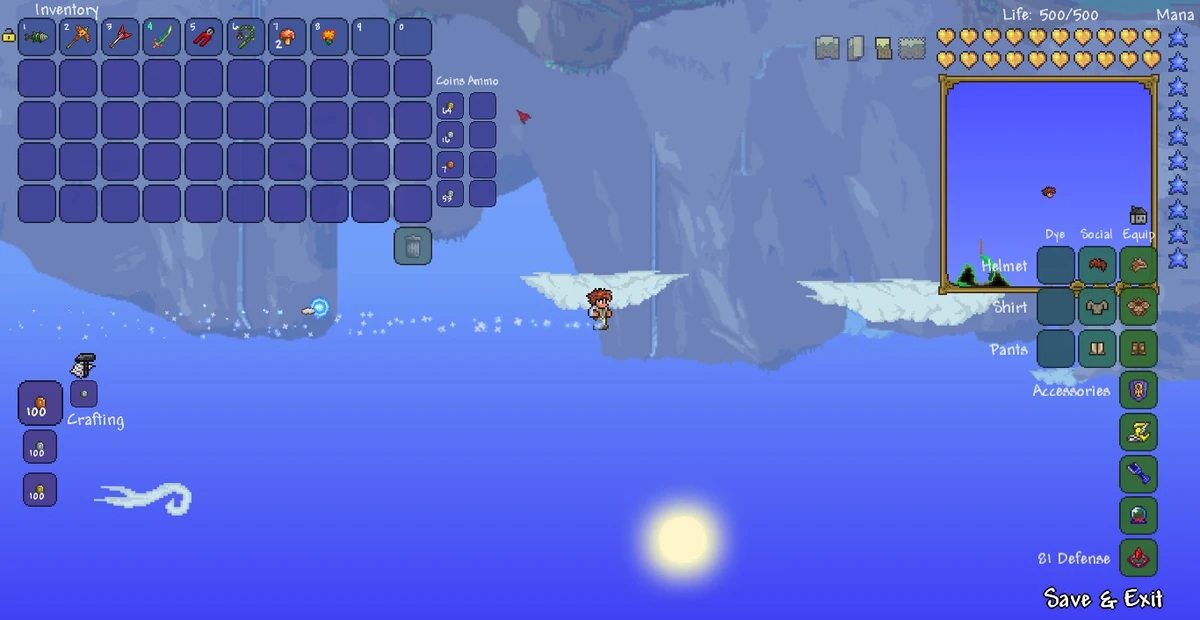Click Save & Exit
The image size is (1200, 620).
[1103, 599]
